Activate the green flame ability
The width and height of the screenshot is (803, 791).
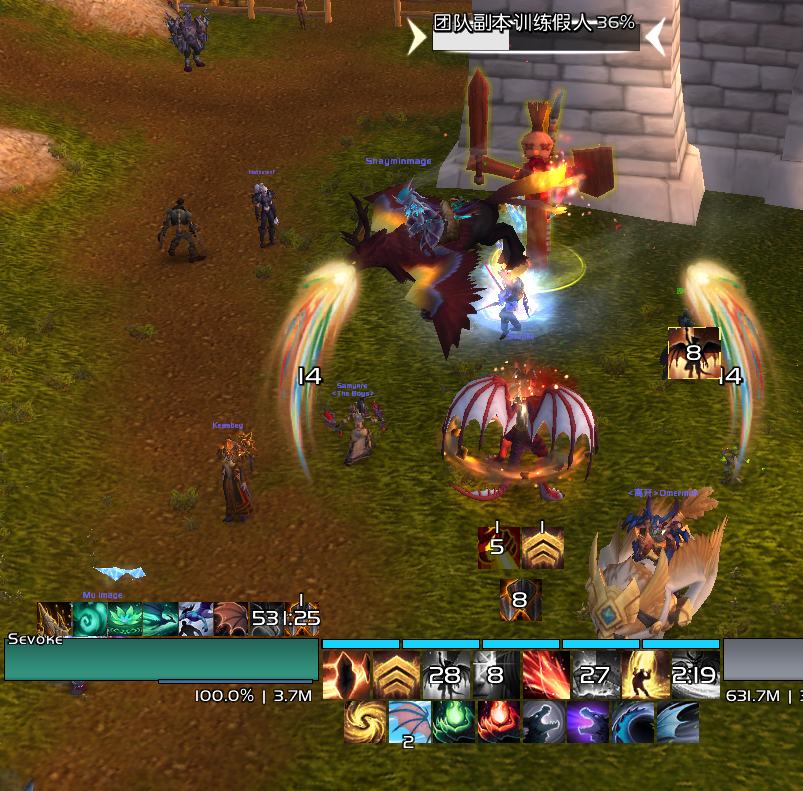453,721
